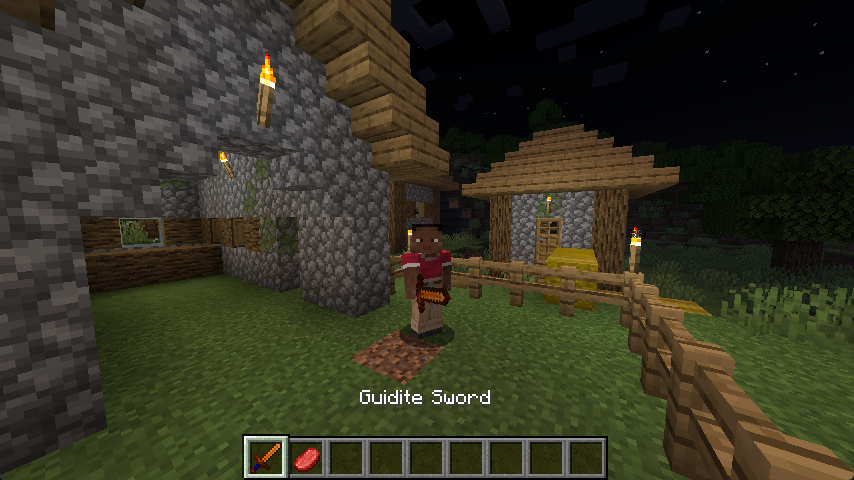854x480 pixels.
Task: Select the Guidite Sword hotbar slot
Action: [x=266, y=458]
